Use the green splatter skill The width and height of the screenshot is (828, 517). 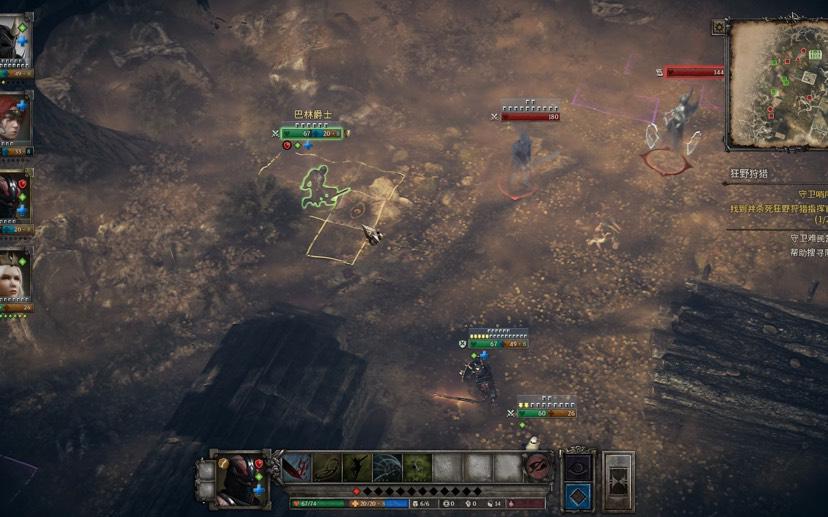418,468
